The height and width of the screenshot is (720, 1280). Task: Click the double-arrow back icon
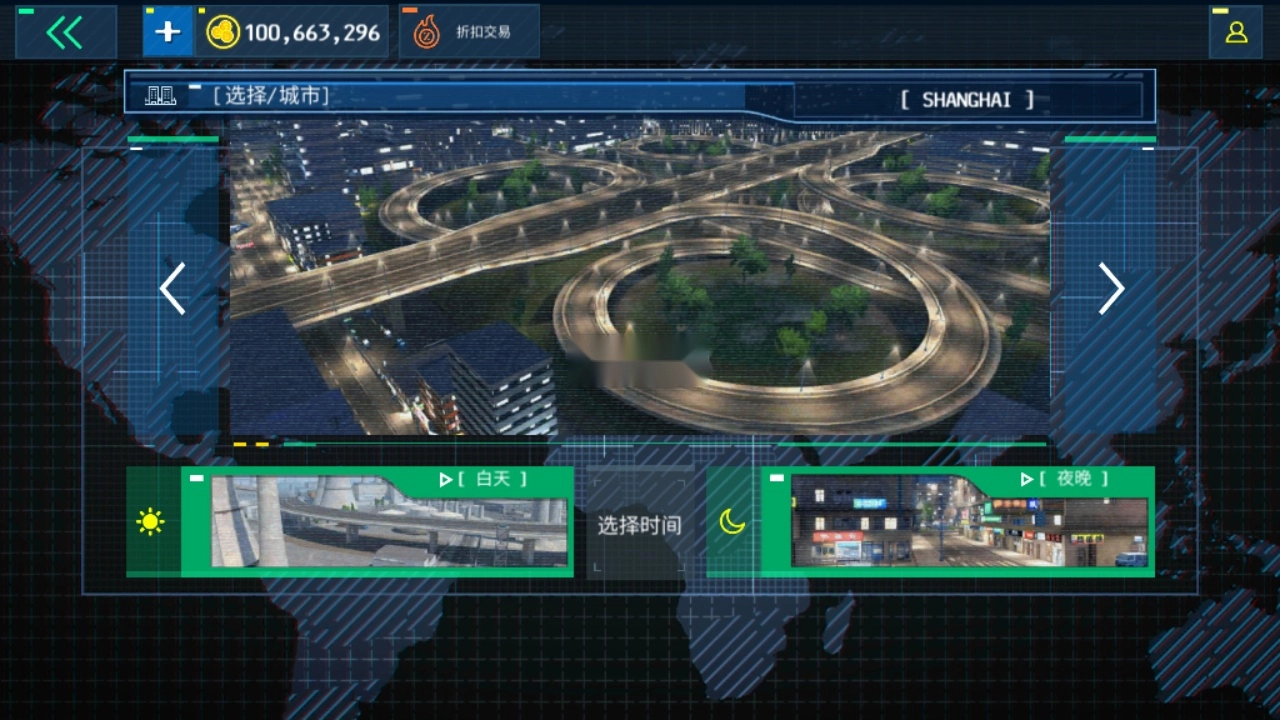point(63,30)
